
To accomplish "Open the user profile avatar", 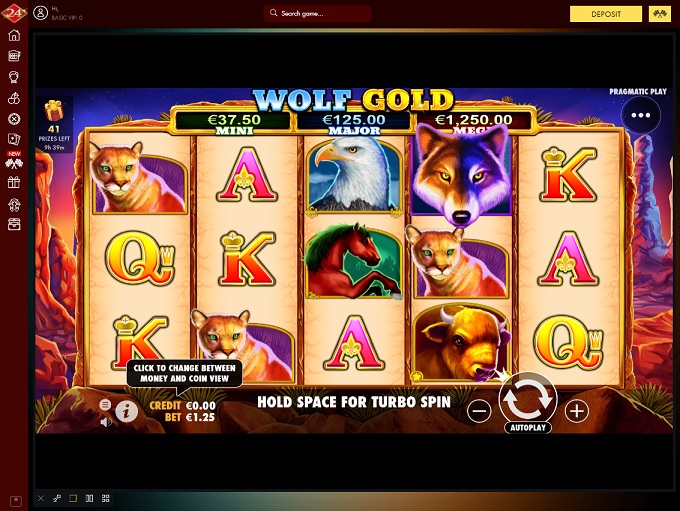I will tap(40, 14).
